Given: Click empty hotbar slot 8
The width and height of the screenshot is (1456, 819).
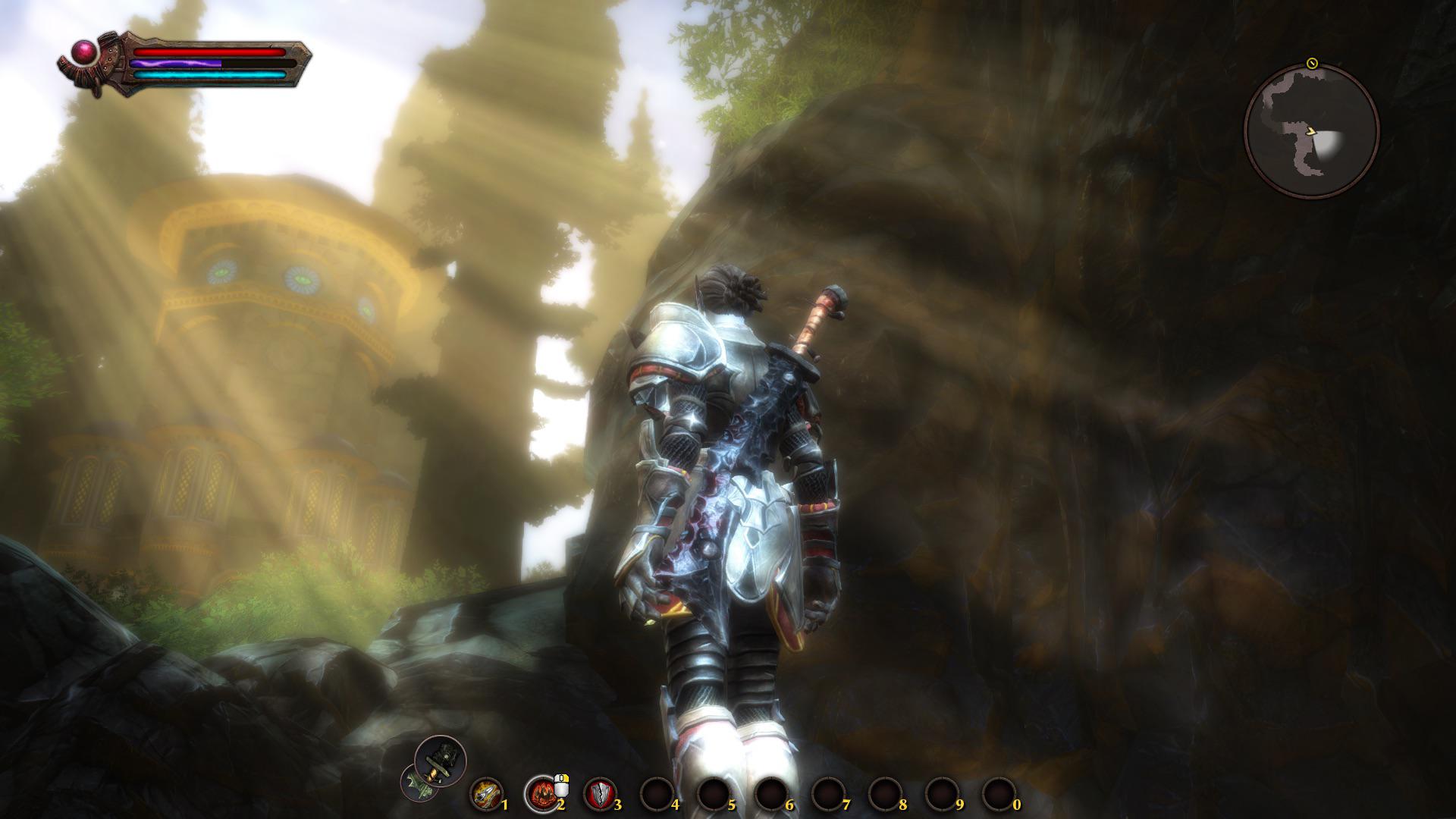Looking at the screenshot, I should [x=884, y=792].
